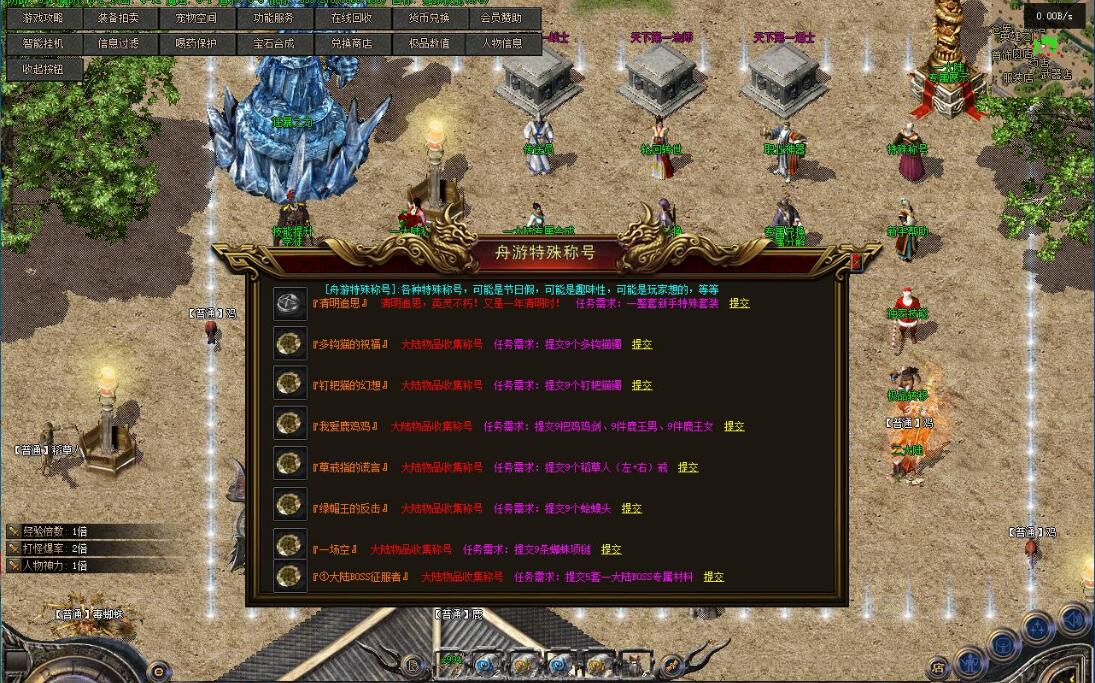This screenshot has height=683, width=1095.
Task: Open the 人物信息 character info
Action: (501, 44)
